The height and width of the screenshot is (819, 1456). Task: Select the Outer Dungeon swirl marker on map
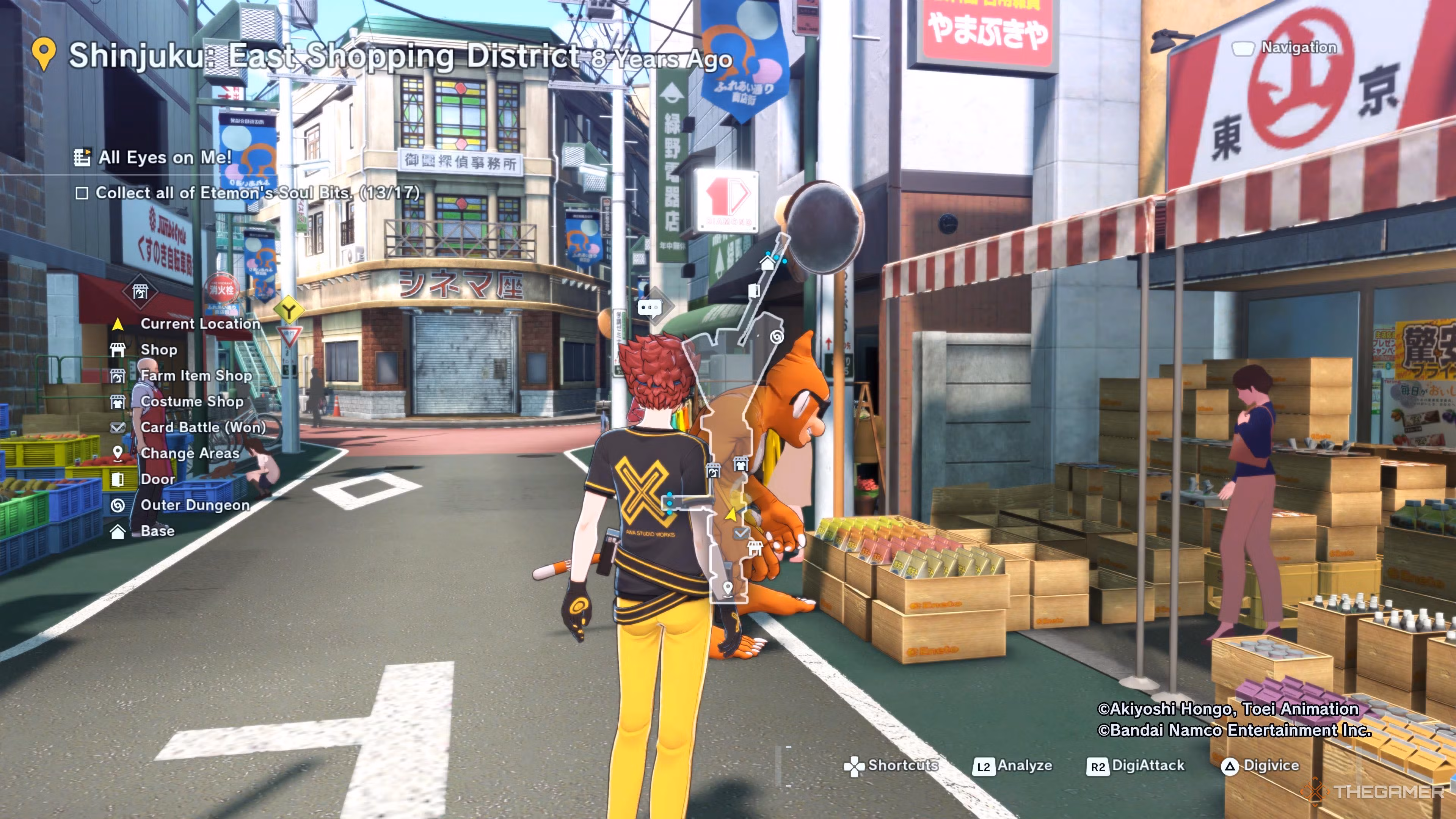click(x=777, y=337)
